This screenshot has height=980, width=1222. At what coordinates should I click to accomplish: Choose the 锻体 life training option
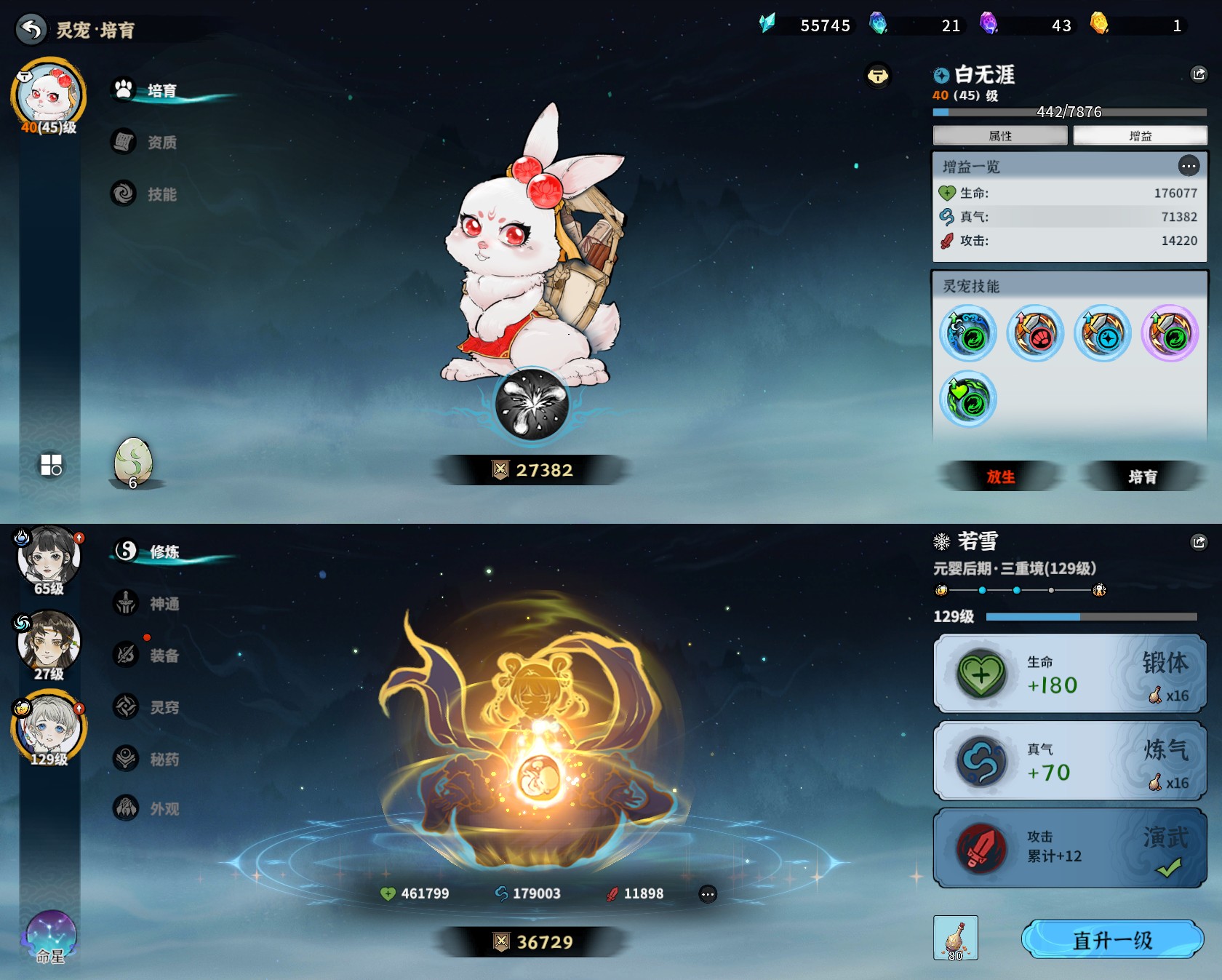1069,674
